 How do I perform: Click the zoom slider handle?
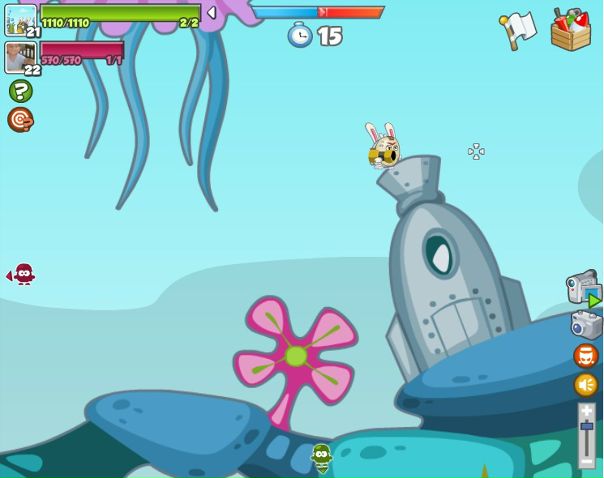click(586, 427)
